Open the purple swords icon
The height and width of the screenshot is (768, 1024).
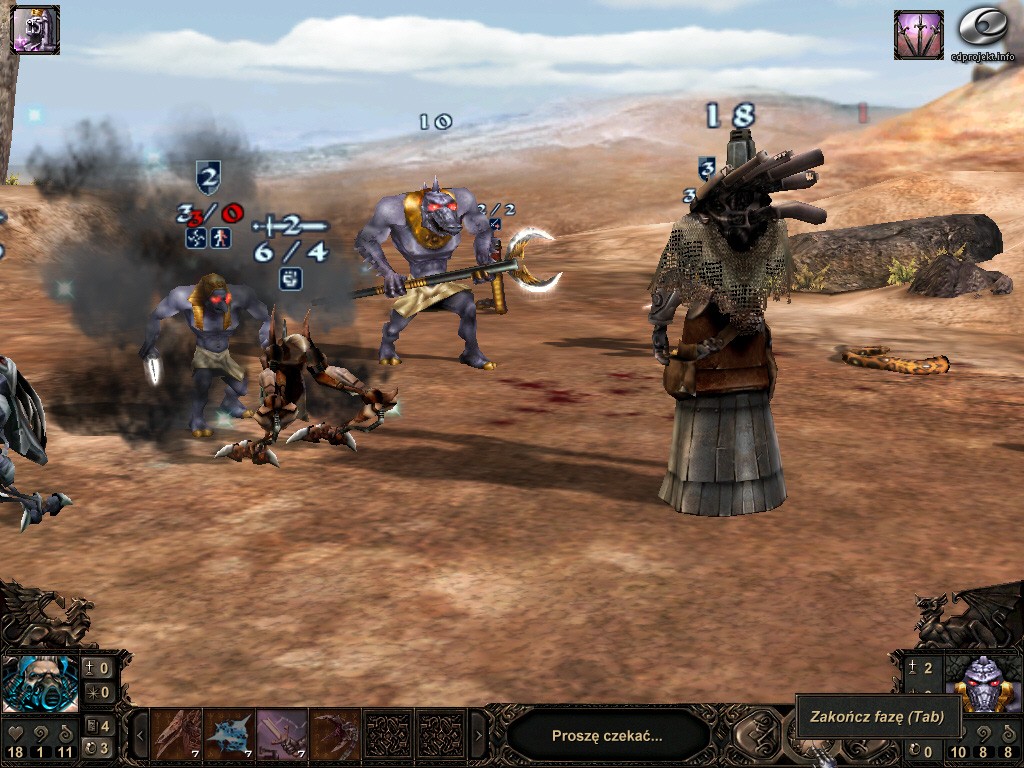(x=918, y=35)
